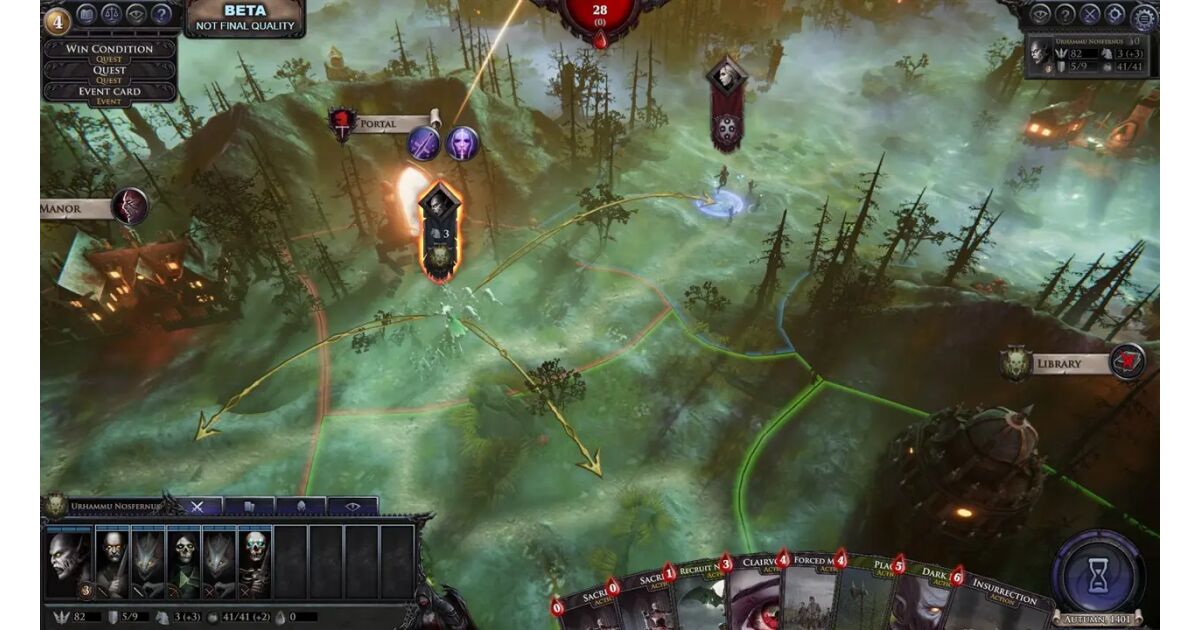Click the book icon in the top-left bar
This screenshot has height=630, width=1200.
pyautogui.click(x=85, y=15)
